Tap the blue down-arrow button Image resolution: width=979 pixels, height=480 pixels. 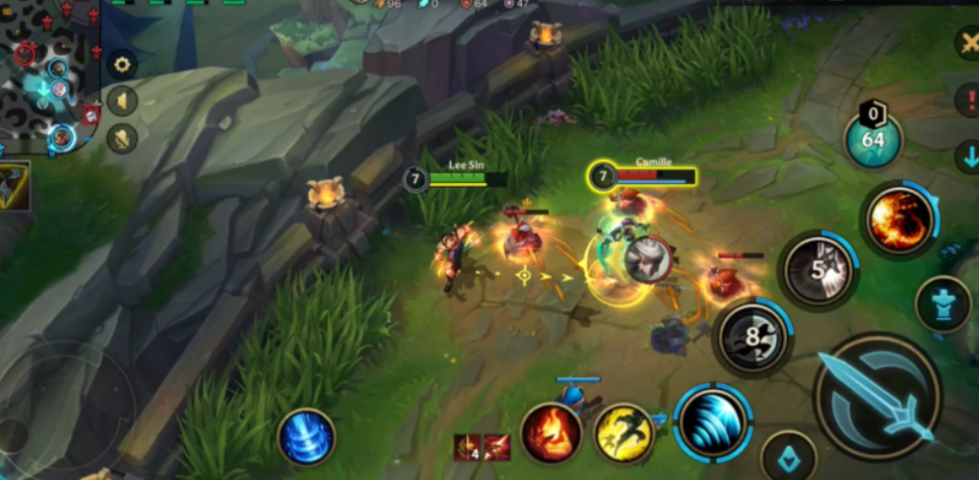[968, 156]
